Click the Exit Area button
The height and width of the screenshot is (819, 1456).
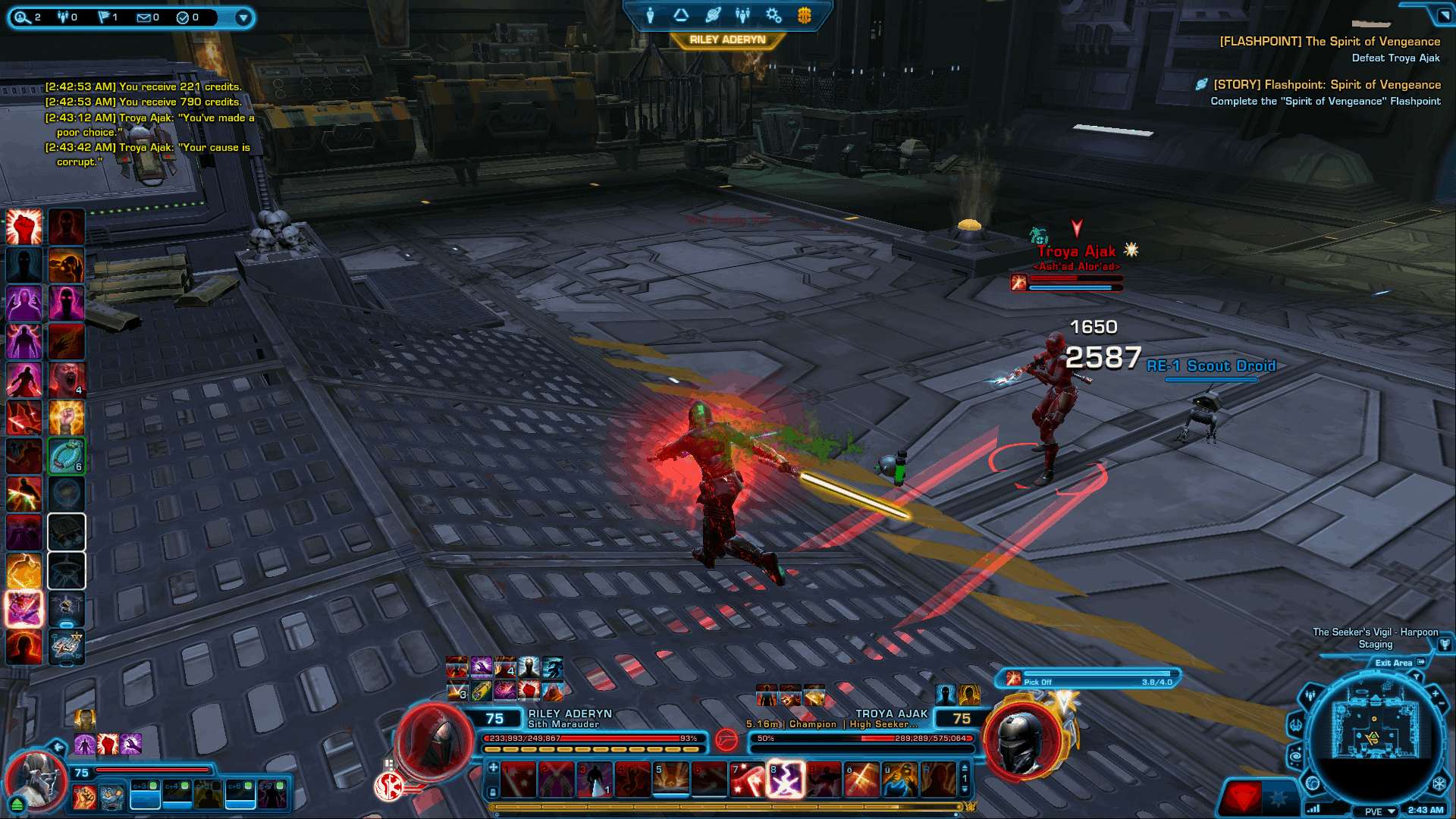[1394, 663]
